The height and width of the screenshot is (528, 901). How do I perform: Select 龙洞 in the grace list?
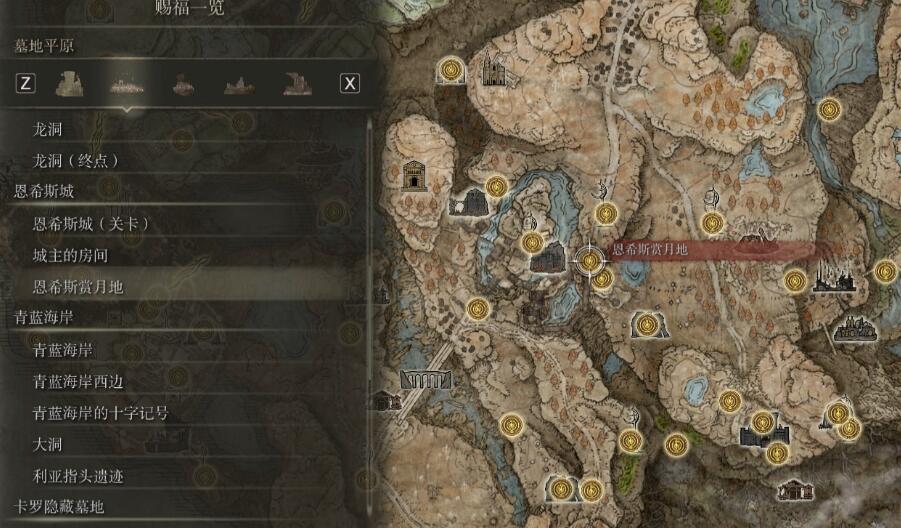pyautogui.click(x=48, y=130)
